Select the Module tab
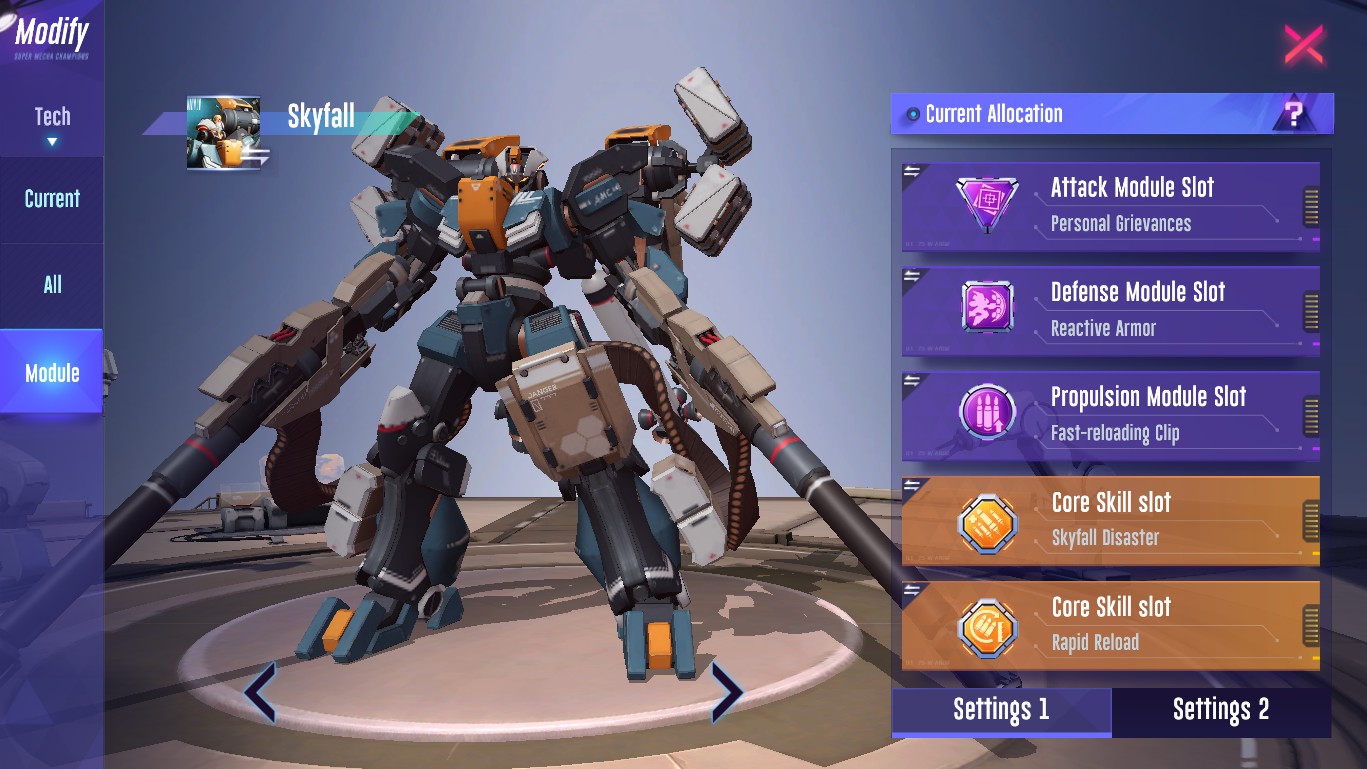 [52, 373]
